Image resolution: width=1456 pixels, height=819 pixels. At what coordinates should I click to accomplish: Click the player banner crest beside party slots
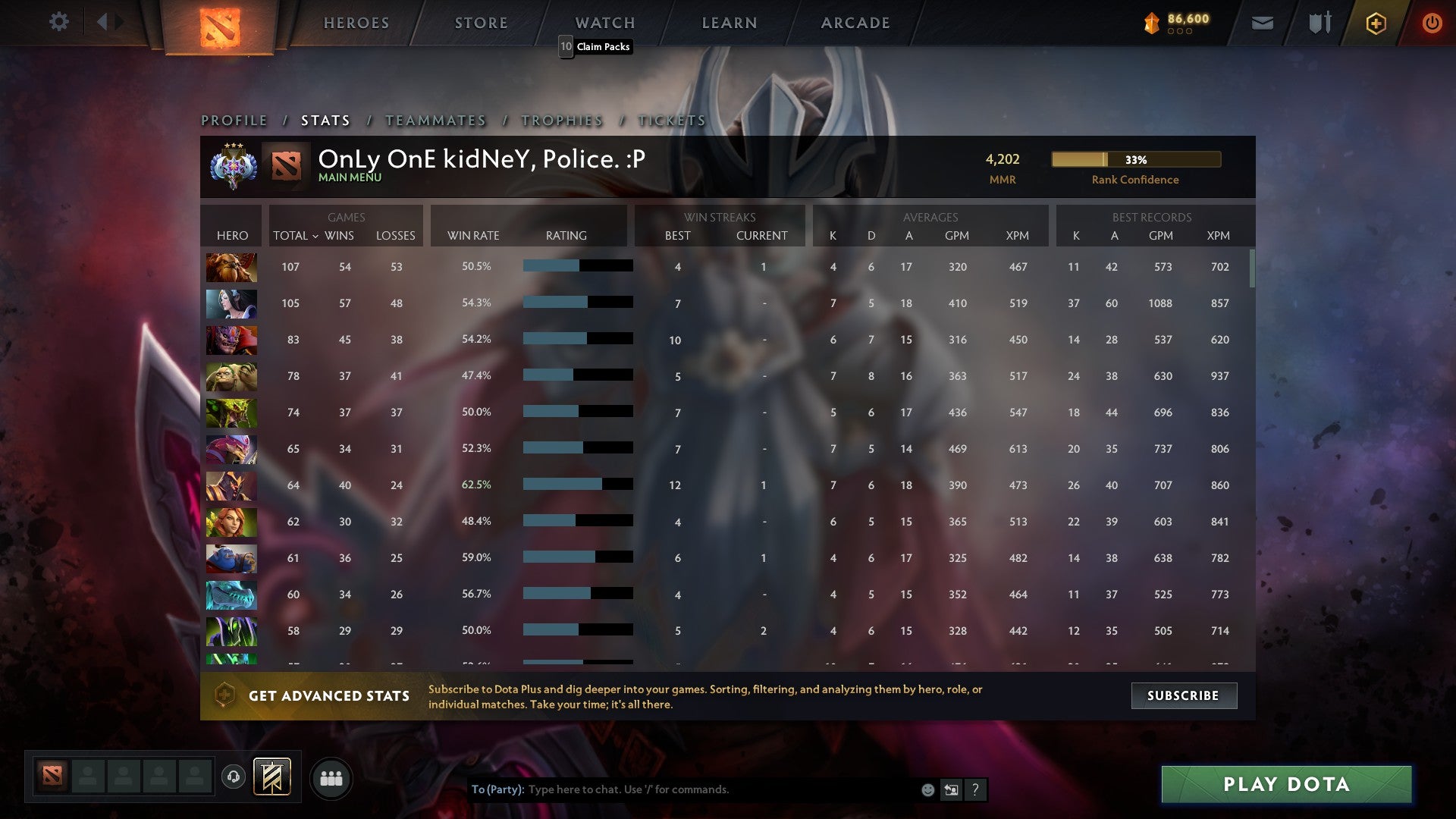[273, 777]
